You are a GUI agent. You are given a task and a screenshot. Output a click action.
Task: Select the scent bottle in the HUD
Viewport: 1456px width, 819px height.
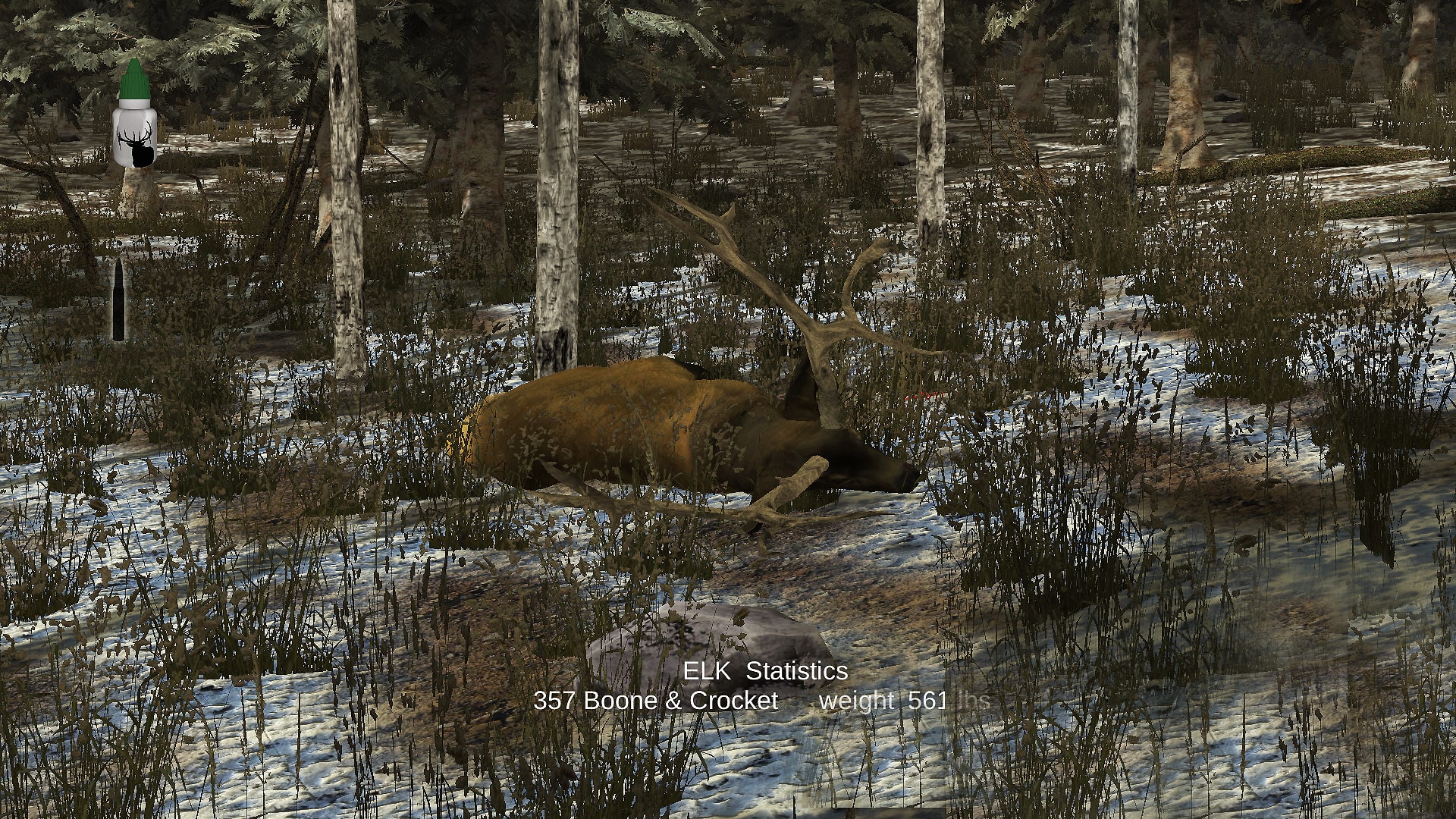click(x=133, y=121)
